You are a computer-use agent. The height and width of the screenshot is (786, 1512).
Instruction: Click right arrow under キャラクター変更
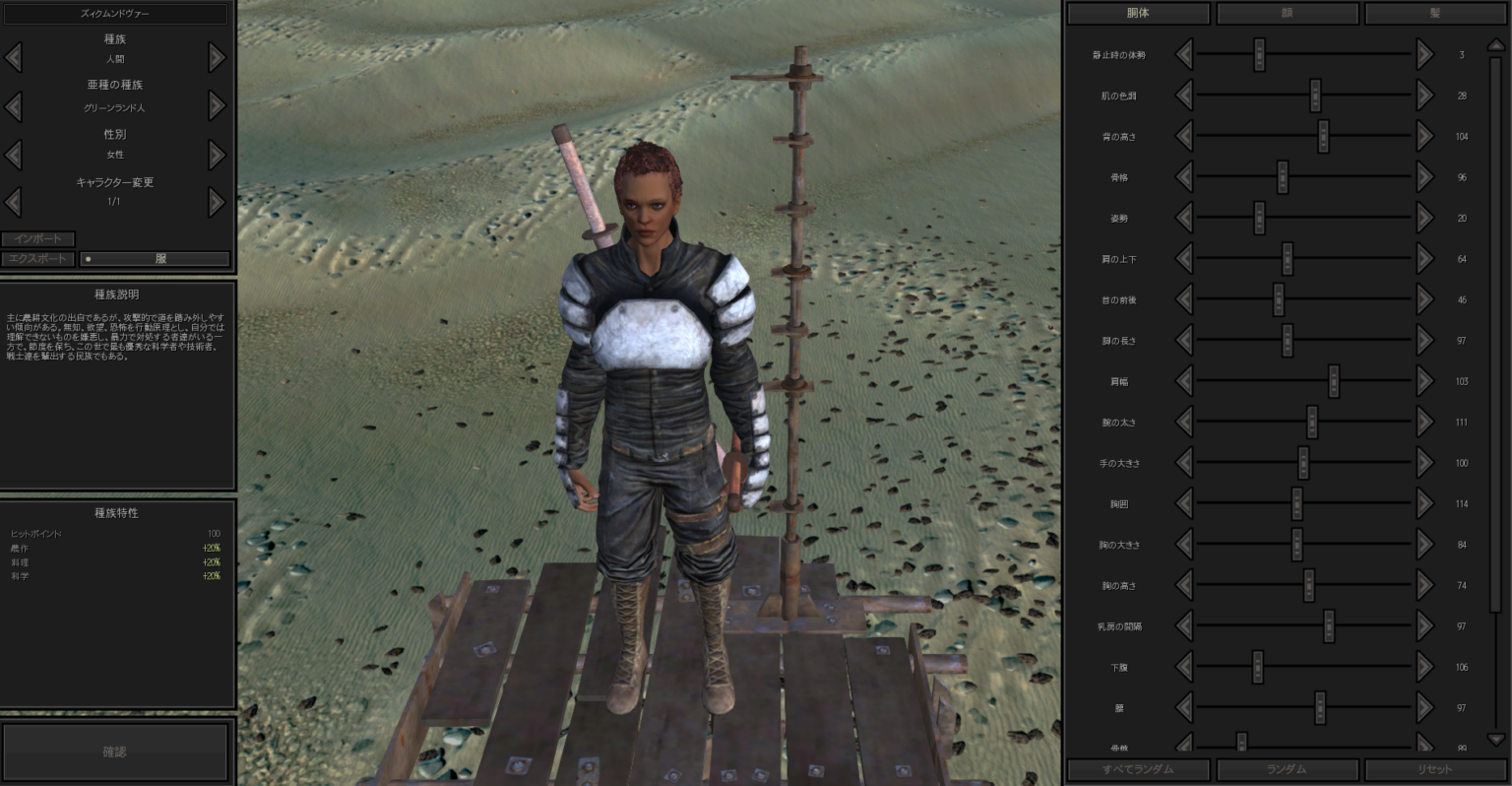coord(216,202)
